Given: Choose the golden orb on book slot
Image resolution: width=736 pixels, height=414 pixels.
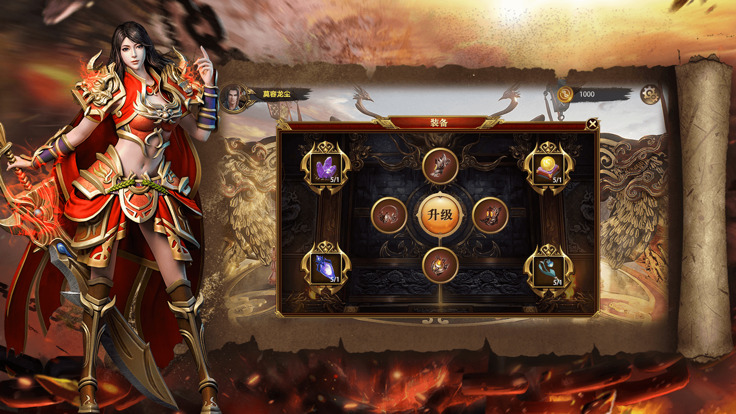Looking at the screenshot, I should coord(549,167).
